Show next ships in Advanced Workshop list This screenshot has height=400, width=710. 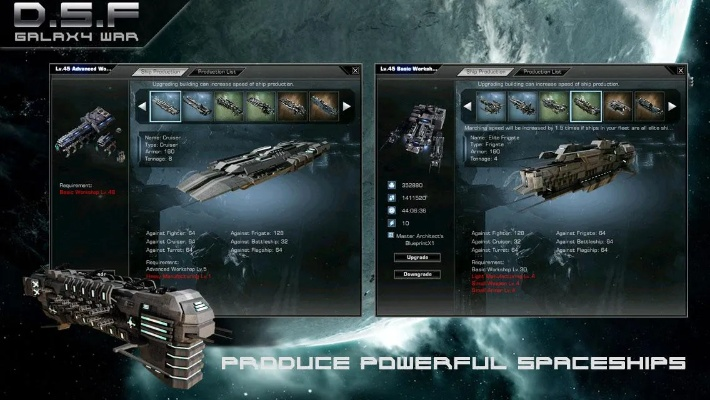click(x=346, y=105)
